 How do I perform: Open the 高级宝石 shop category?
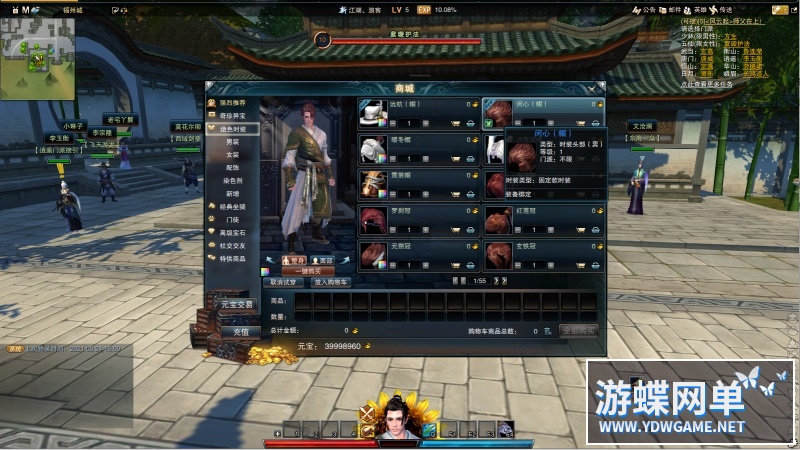232,231
